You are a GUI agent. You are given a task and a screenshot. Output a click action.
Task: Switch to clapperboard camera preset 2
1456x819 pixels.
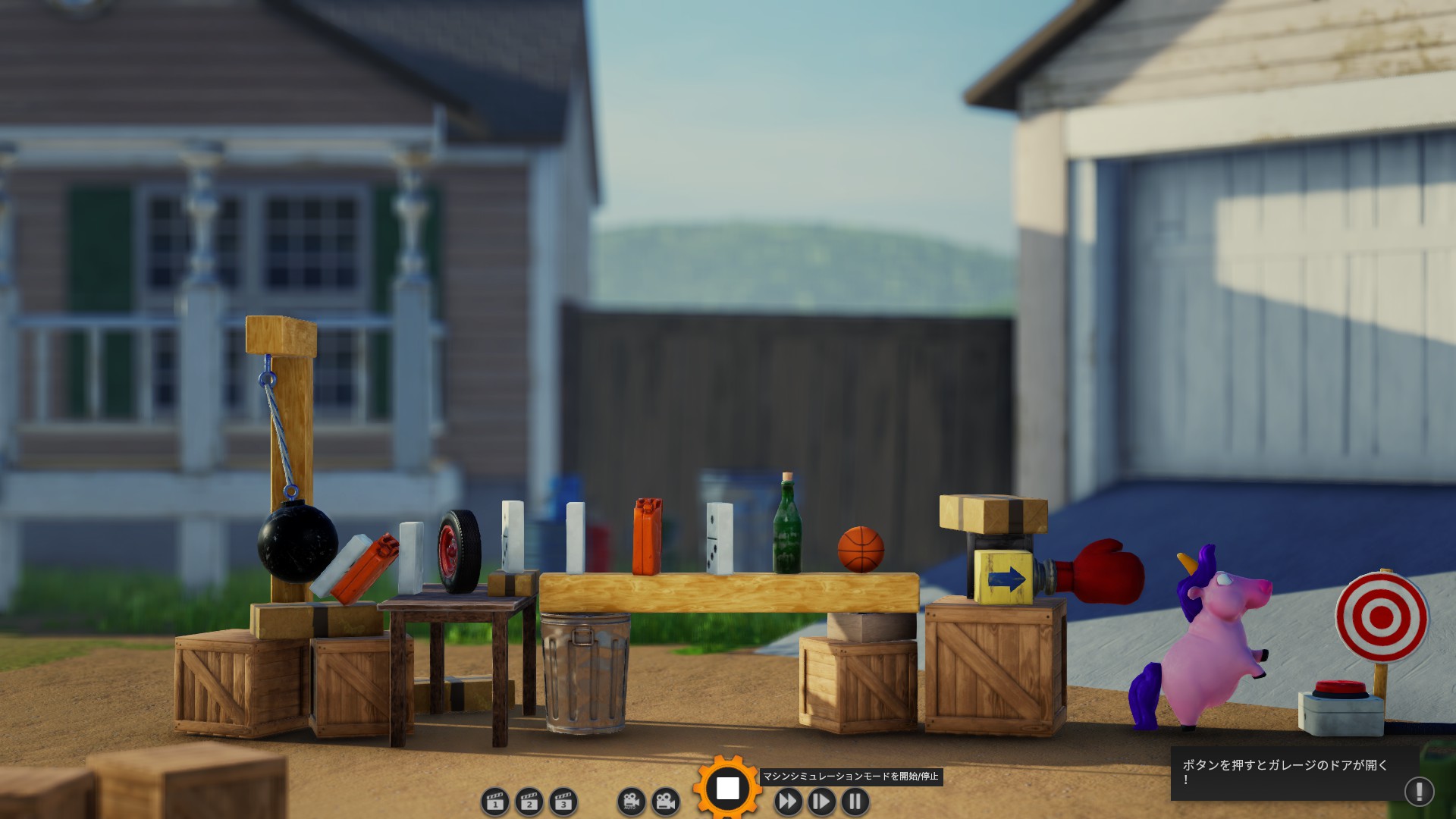[529, 802]
